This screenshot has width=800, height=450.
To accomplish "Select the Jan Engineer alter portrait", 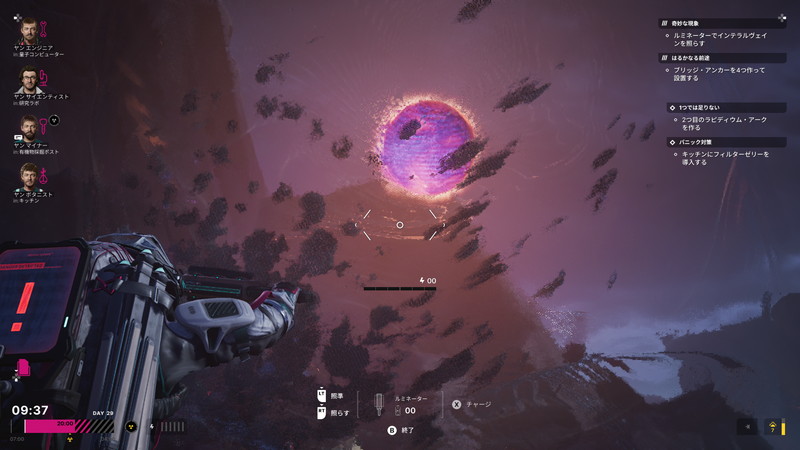I will pyautogui.click(x=27, y=32).
